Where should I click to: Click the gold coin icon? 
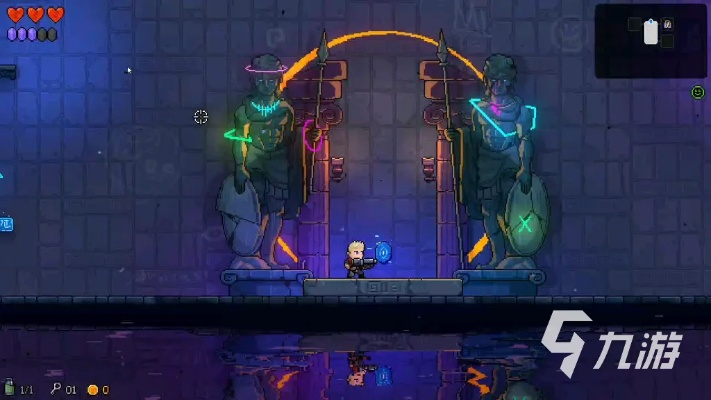pos(92,389)
